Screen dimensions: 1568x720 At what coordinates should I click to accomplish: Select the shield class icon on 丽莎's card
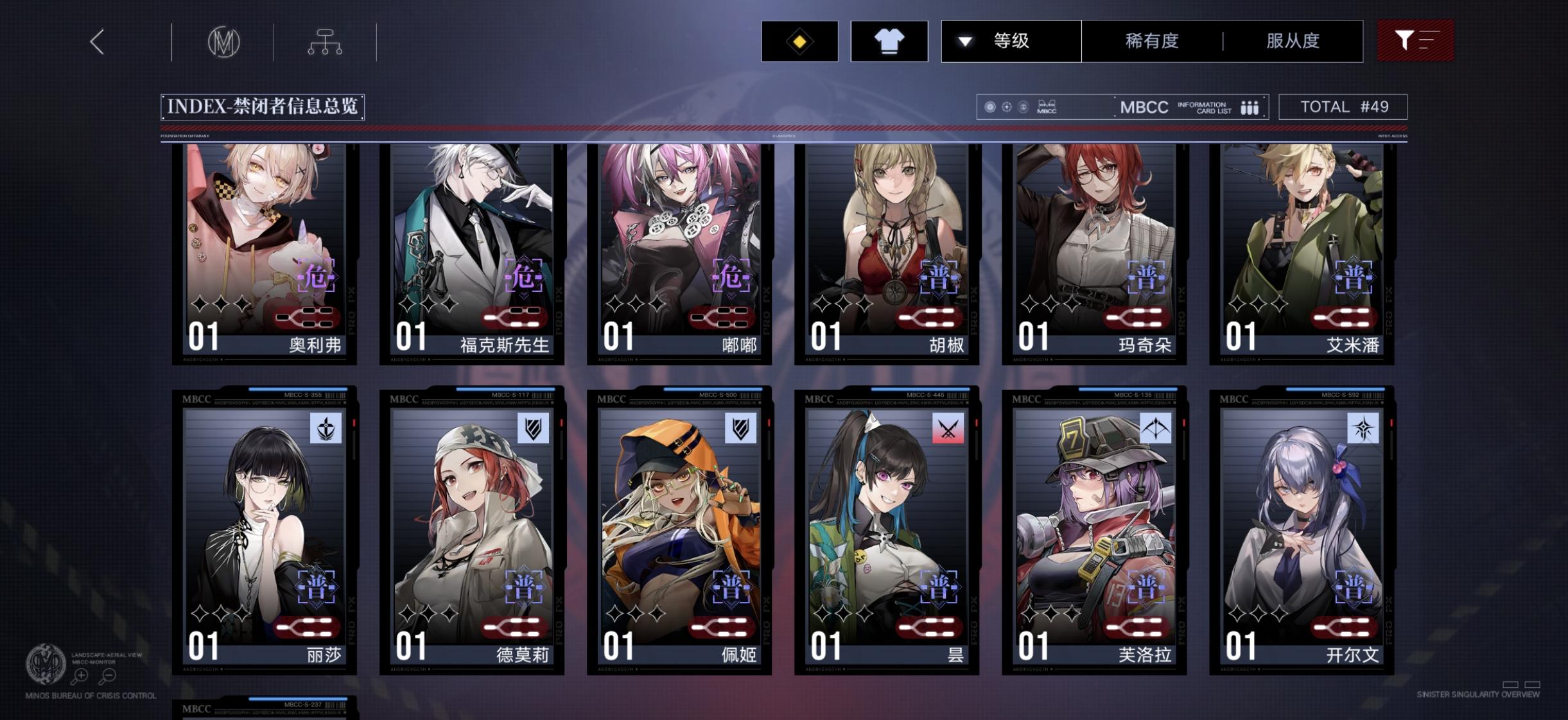pos(324,429)
